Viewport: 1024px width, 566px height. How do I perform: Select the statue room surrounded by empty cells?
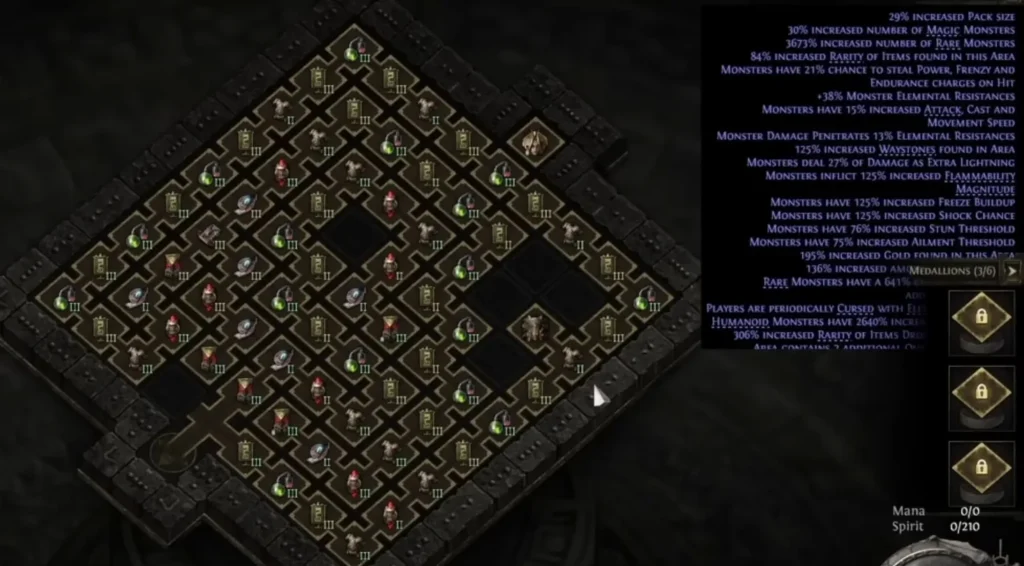pos(532,326)
